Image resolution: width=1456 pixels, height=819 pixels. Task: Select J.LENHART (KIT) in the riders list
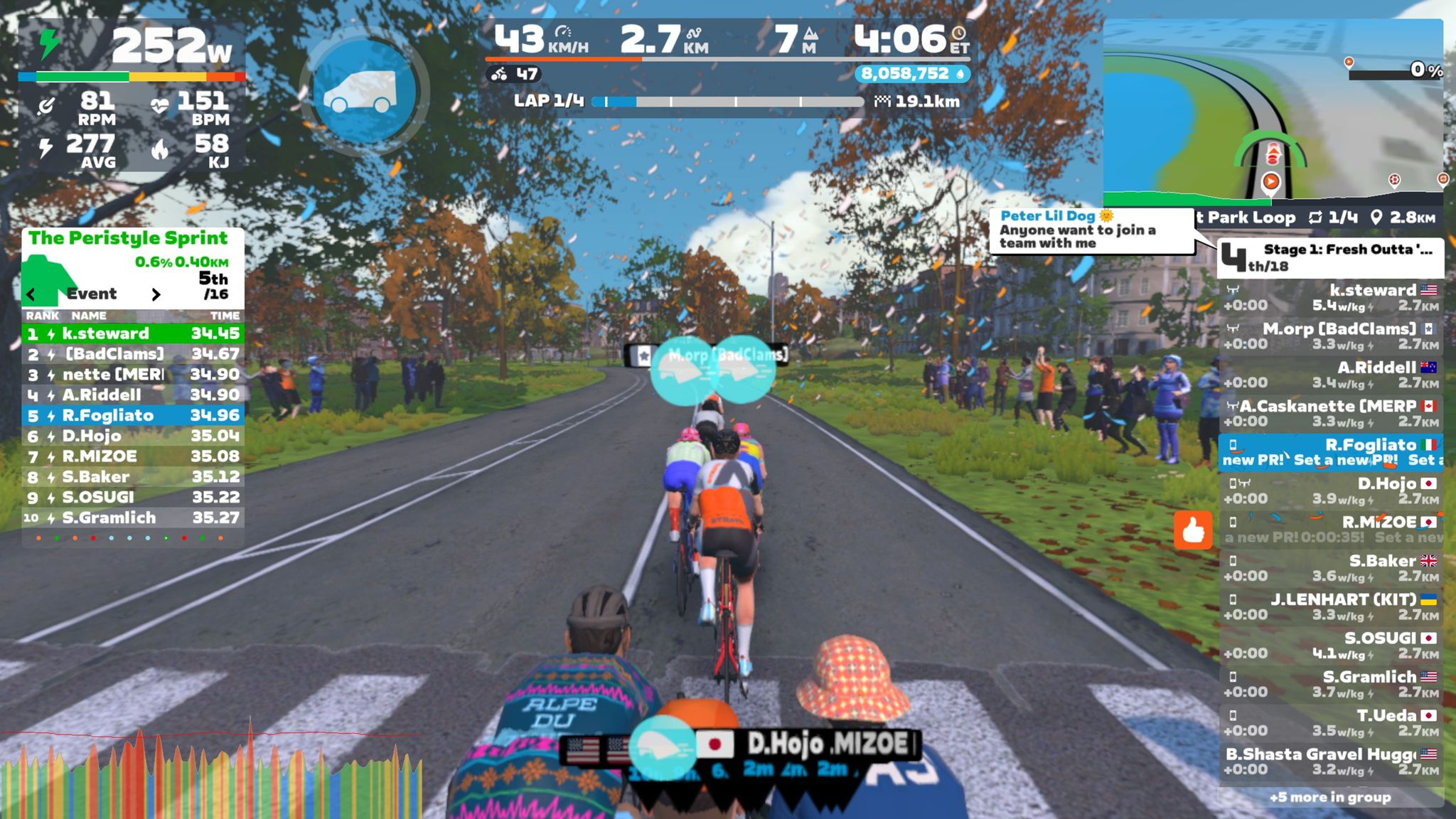(1330, 606)
